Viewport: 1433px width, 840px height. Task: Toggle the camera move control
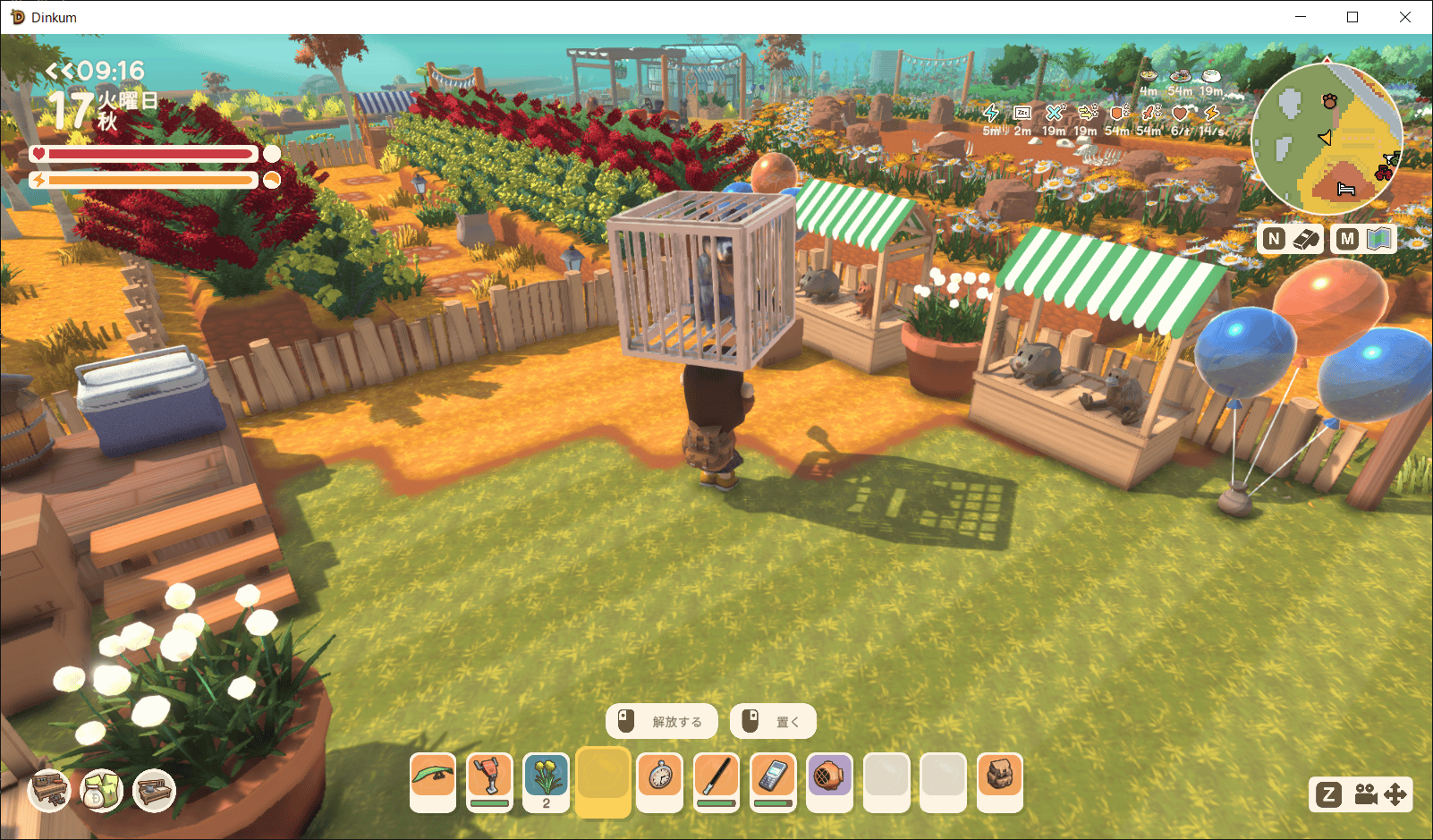1381,794
